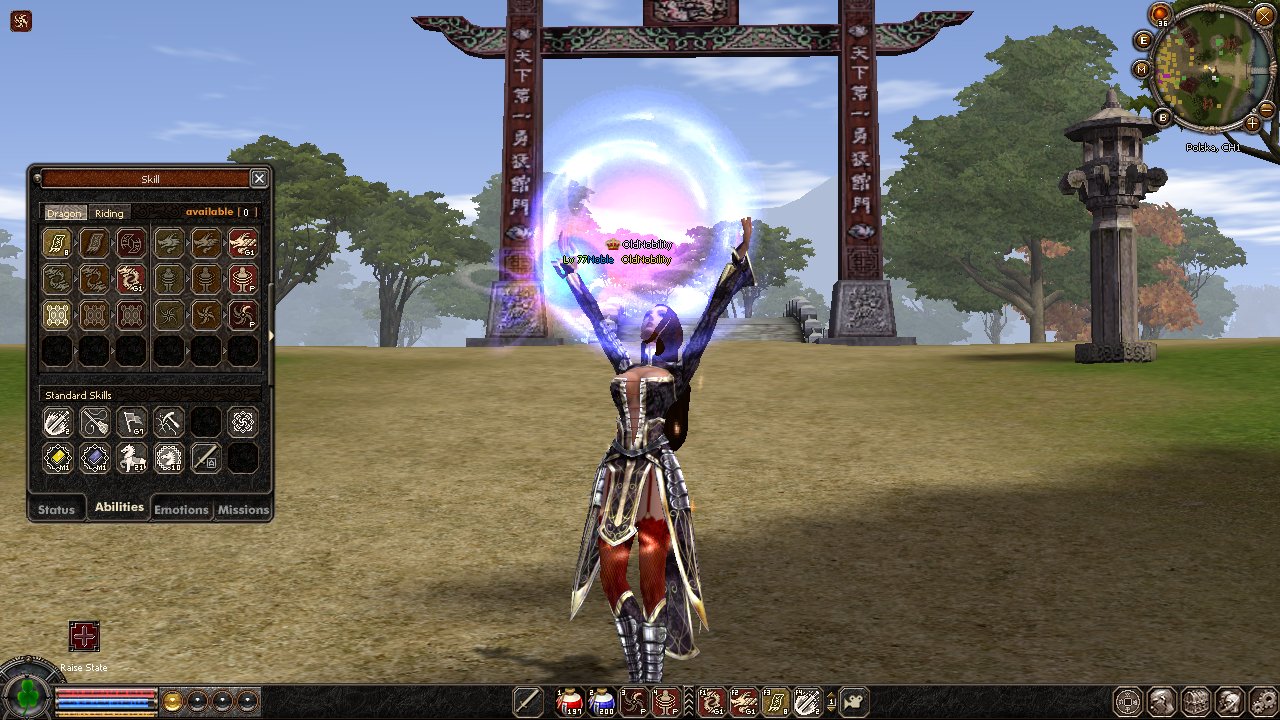The width and height of the screenshot is (1280, 720).
Task: Activate the F1 dragon skill on the hotbar
Action: (x=711, y=702)
